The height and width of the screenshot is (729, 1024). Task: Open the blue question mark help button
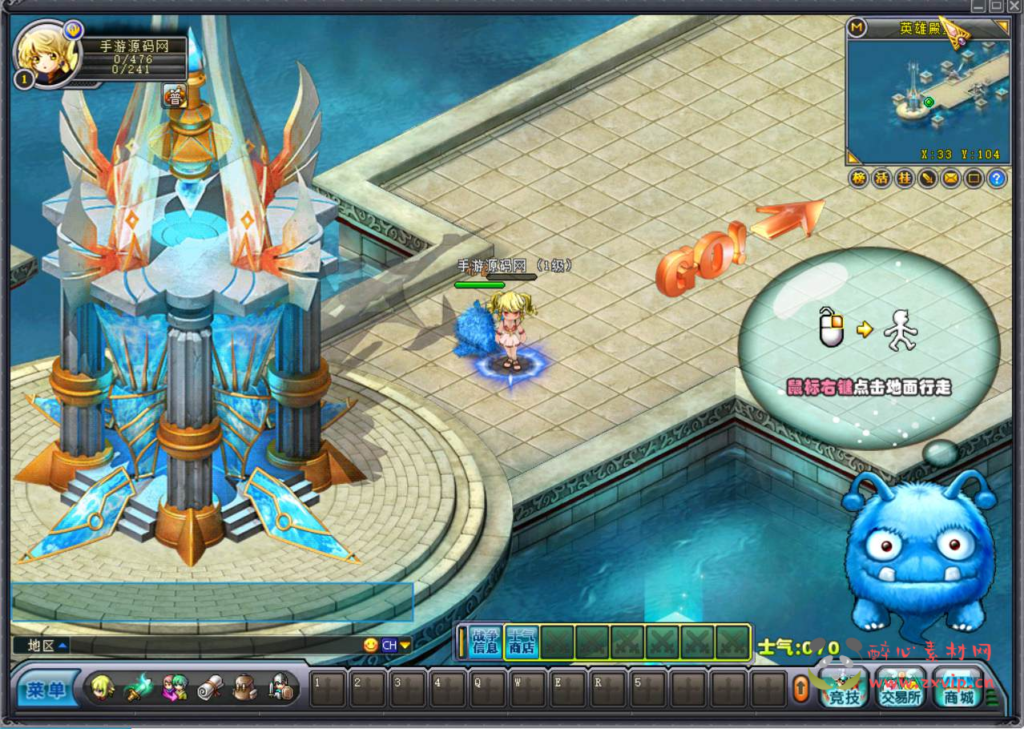tap(996, 179)
